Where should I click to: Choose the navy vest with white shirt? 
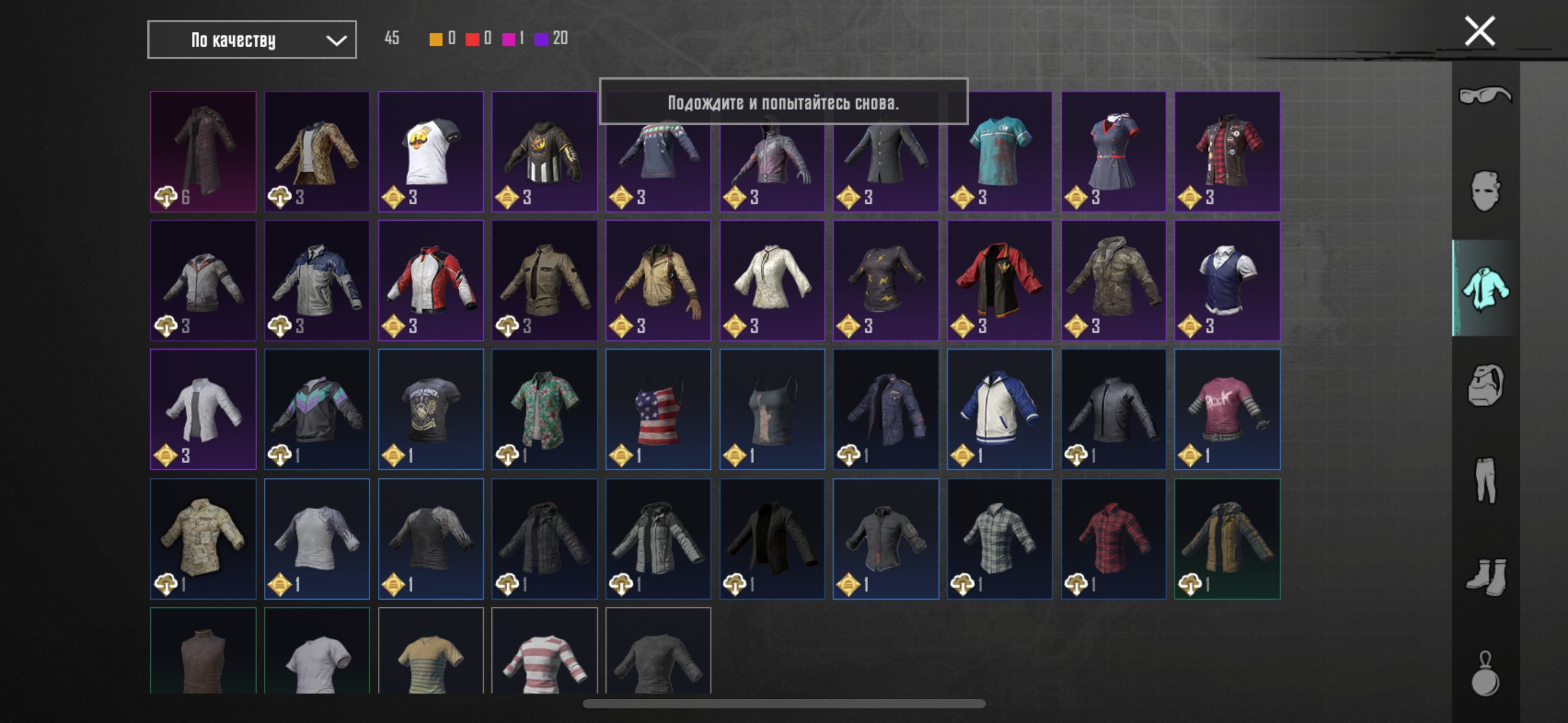[1227, 280]
